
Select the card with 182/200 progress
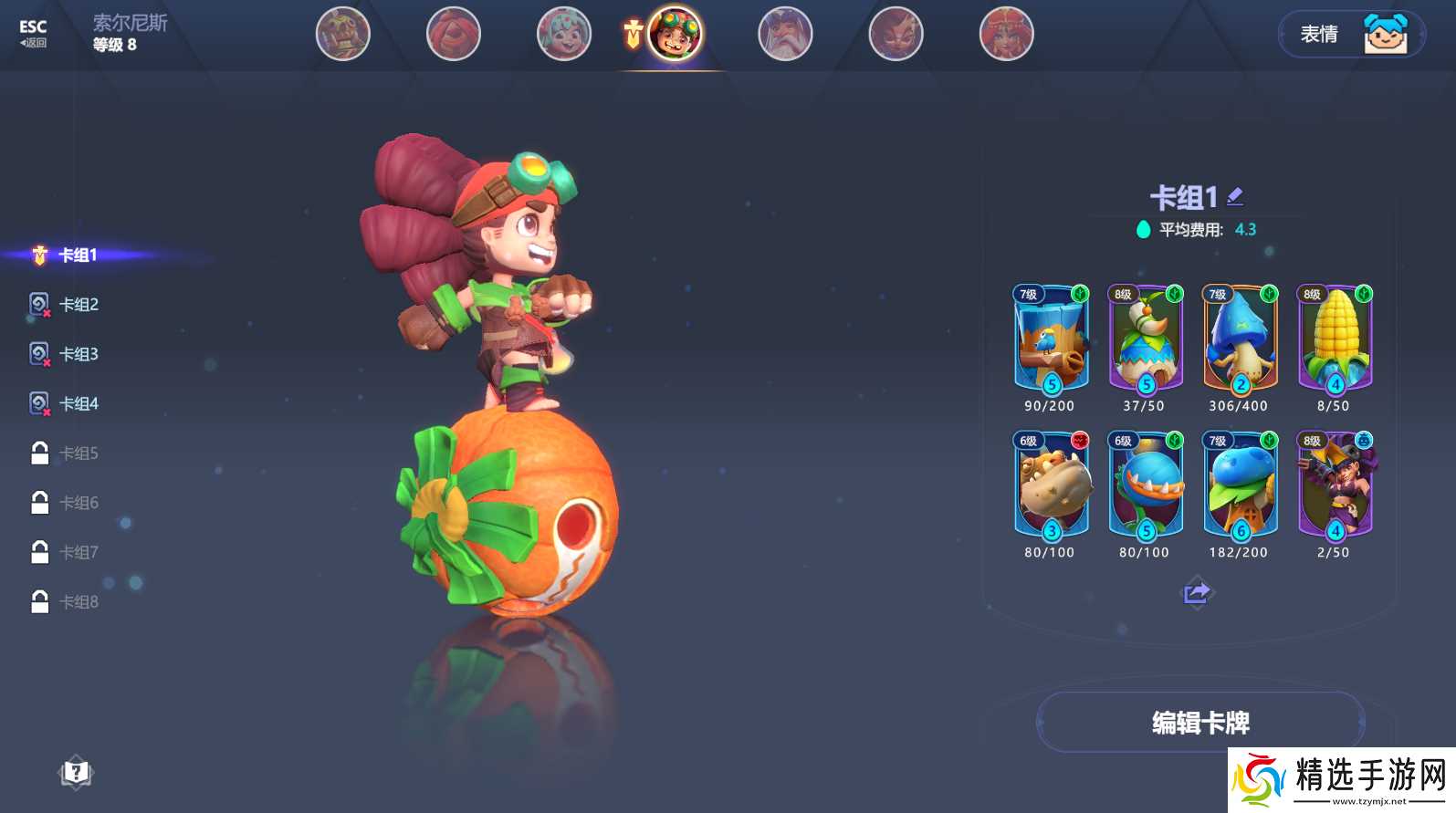[1240, 485]
